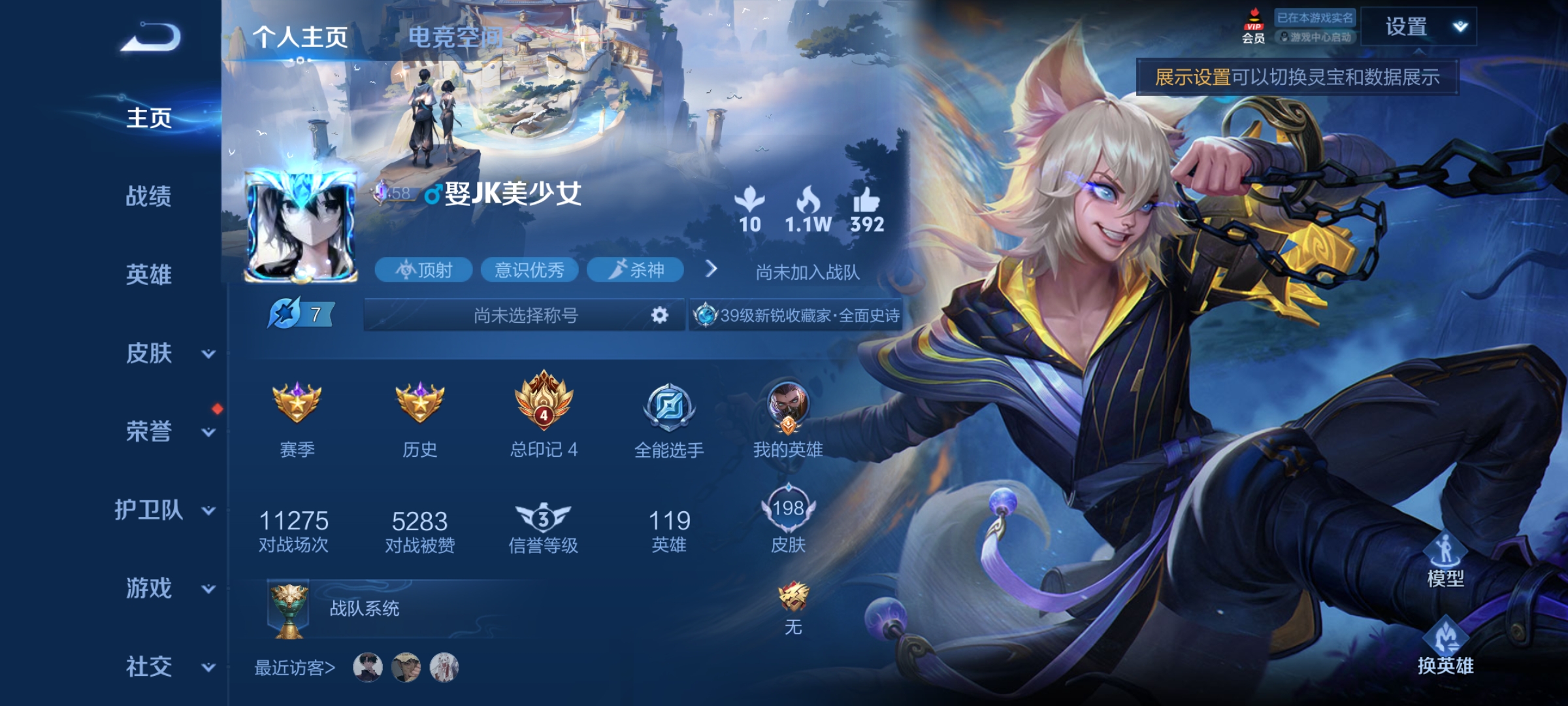Open title settings via the gear icon
Viewport: 1568px width, 706px height.
[660, 316]
